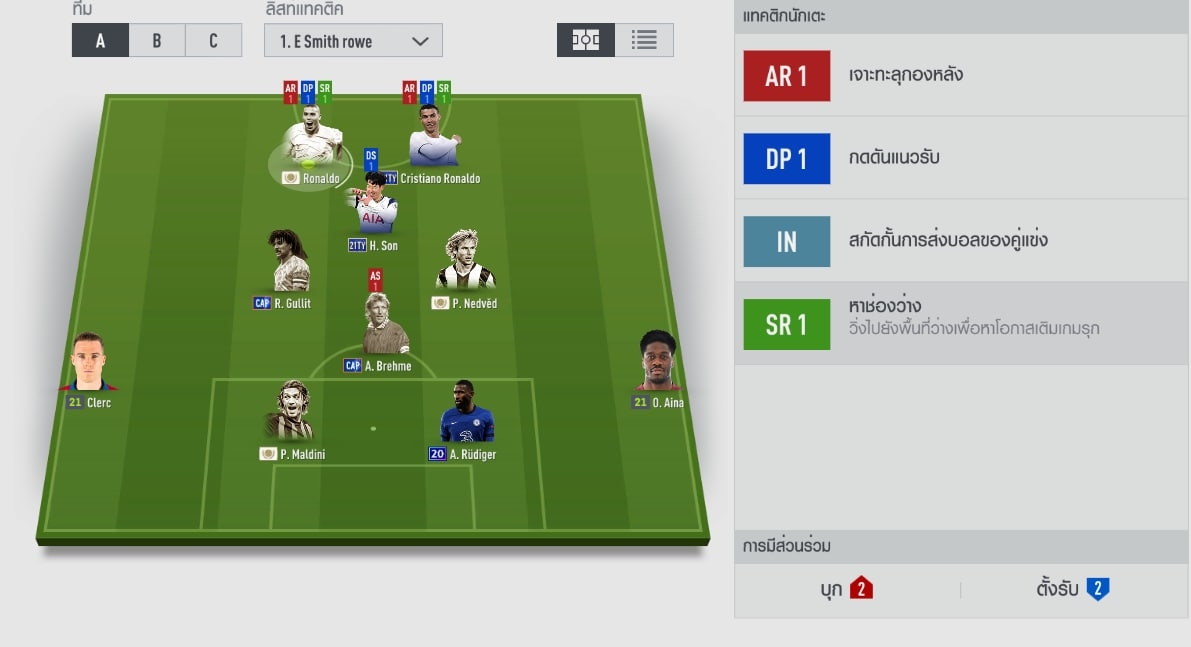1191x647 pixels.
Task: Open the AR 1 tactic row
Action: tap(961, 76)
